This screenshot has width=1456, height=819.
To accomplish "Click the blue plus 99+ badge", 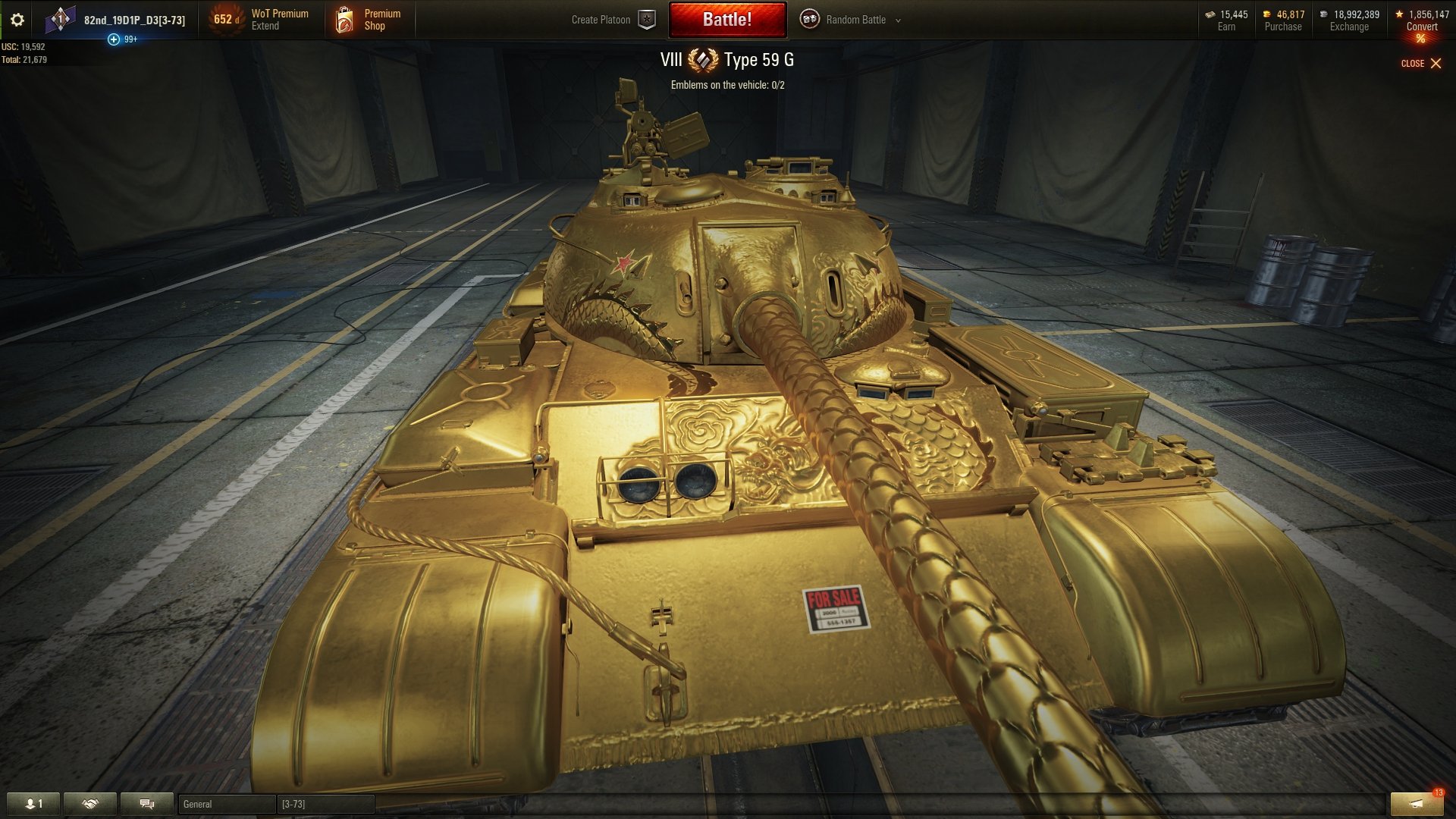I will pyautogui.click(x=114, y=39).
